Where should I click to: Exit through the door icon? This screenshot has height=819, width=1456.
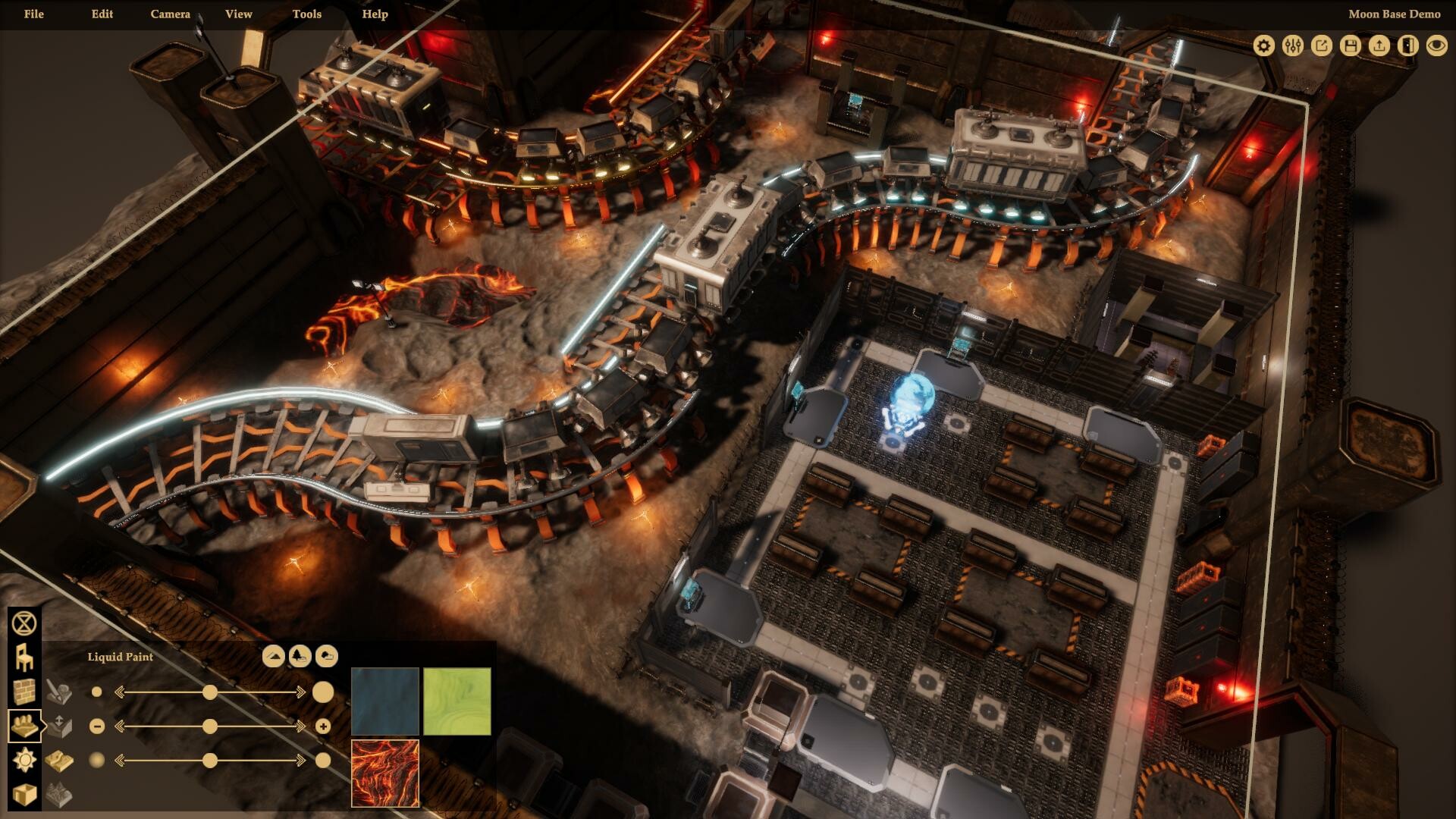(1409, 45)
